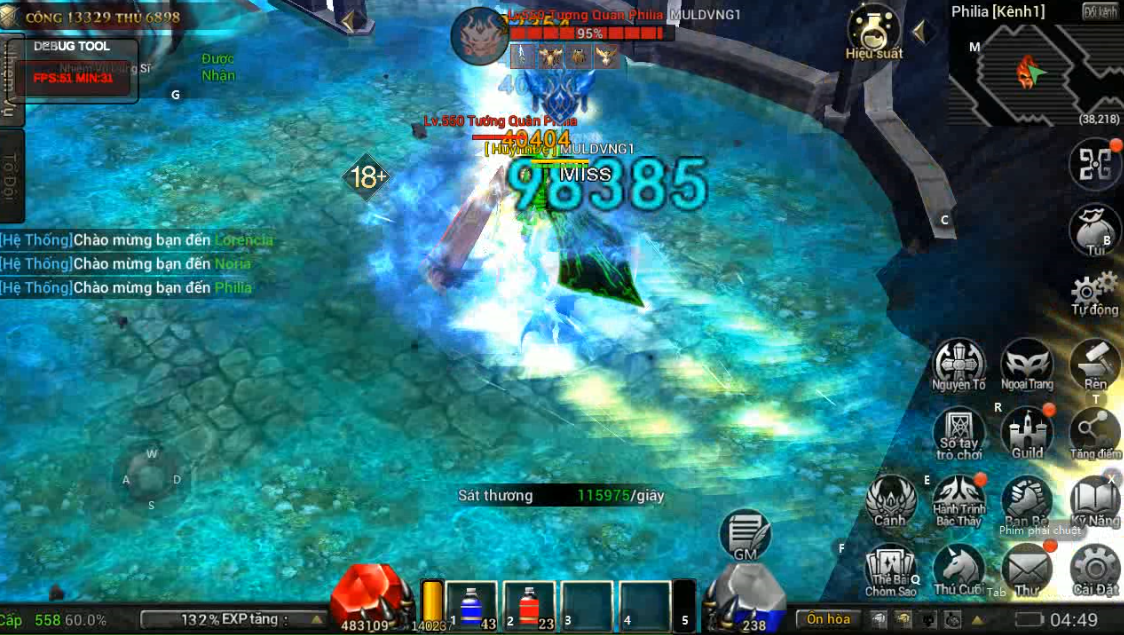Open the Nguyên Tố elements menu
Image resolution: width=1124 pixels, height=635 pixels.
(959, 363)
